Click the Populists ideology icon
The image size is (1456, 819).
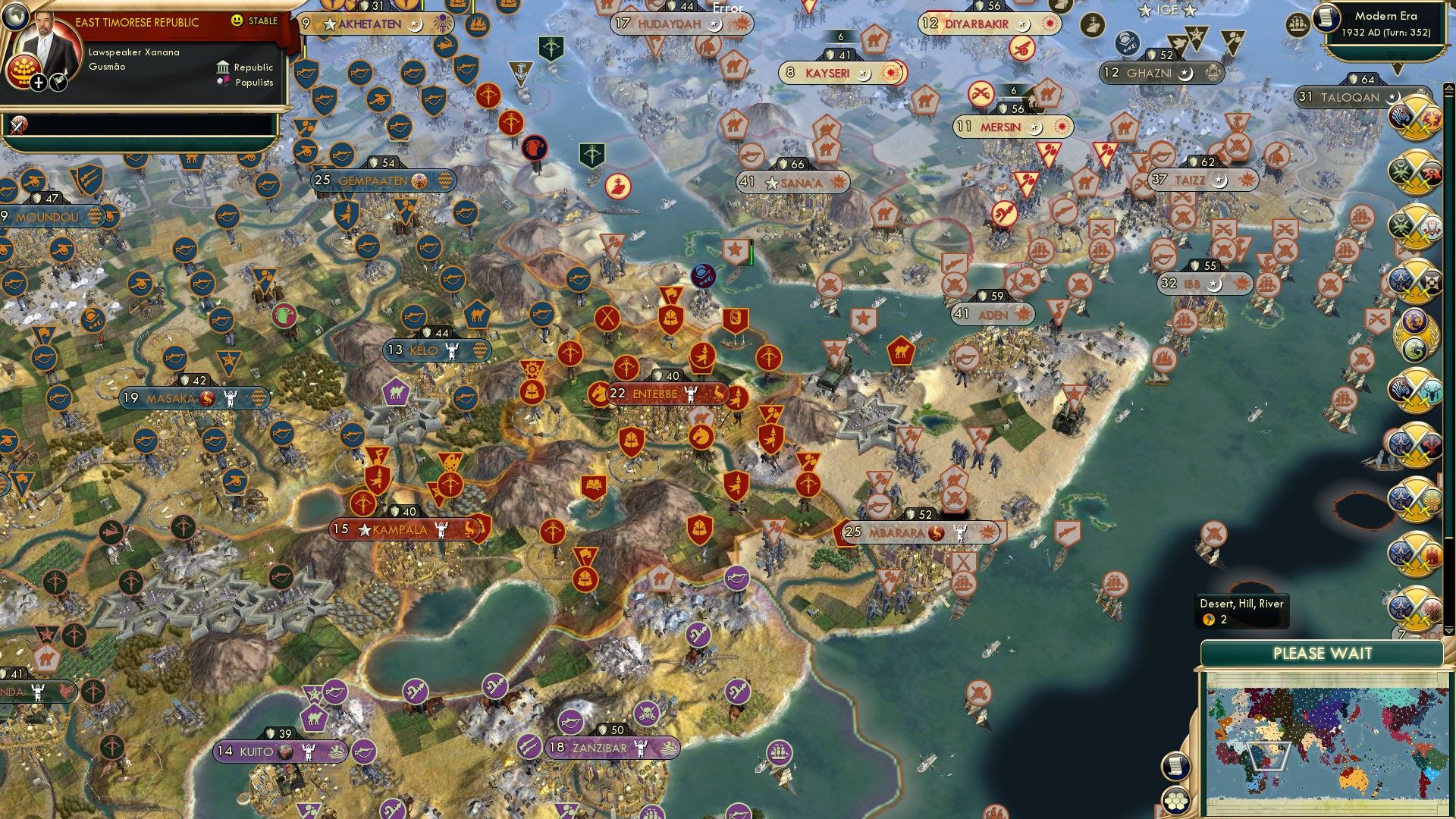tap(222, 82)
